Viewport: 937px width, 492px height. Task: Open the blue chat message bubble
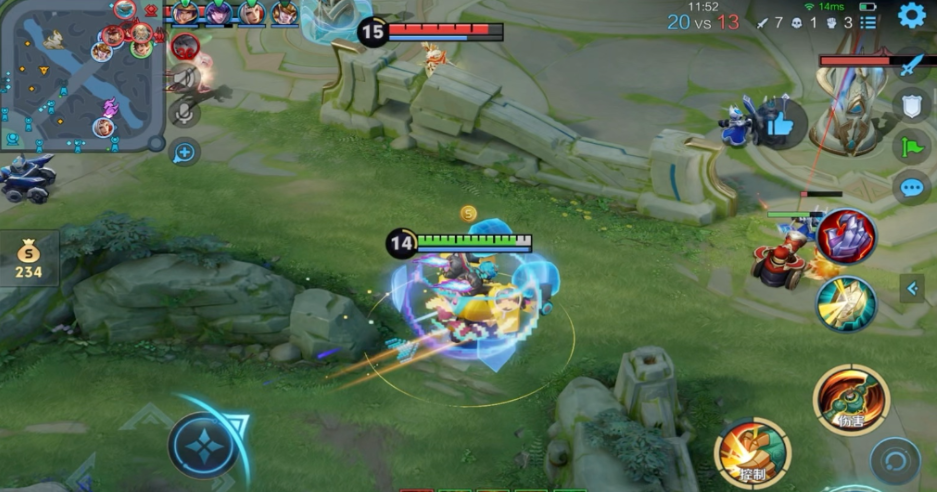(911, 187)
